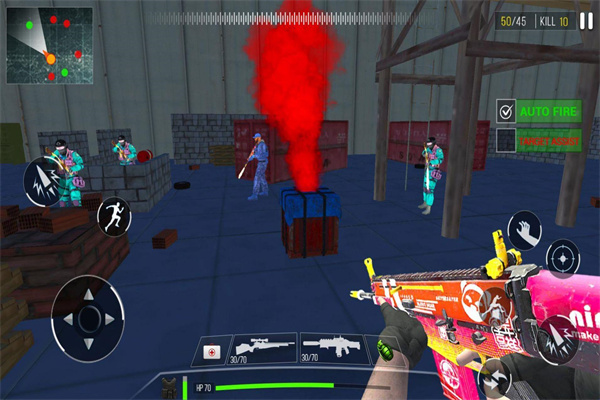600x400 pixels.
Task: Aim with the crosshair scope button
Action: (x=561, y=259)
